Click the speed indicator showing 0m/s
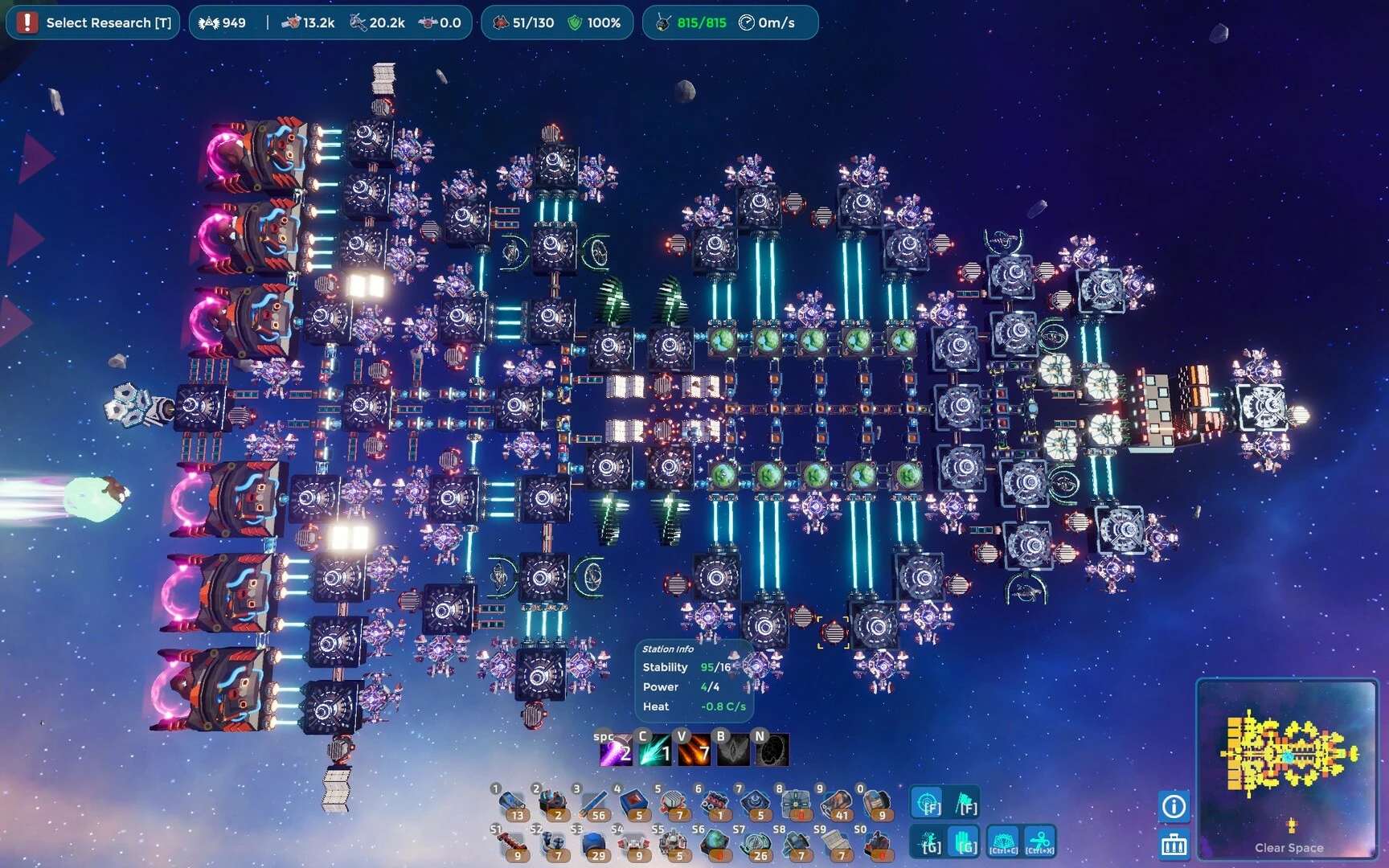The width and height of the screenshot is (1389, 868). [768, 23]
